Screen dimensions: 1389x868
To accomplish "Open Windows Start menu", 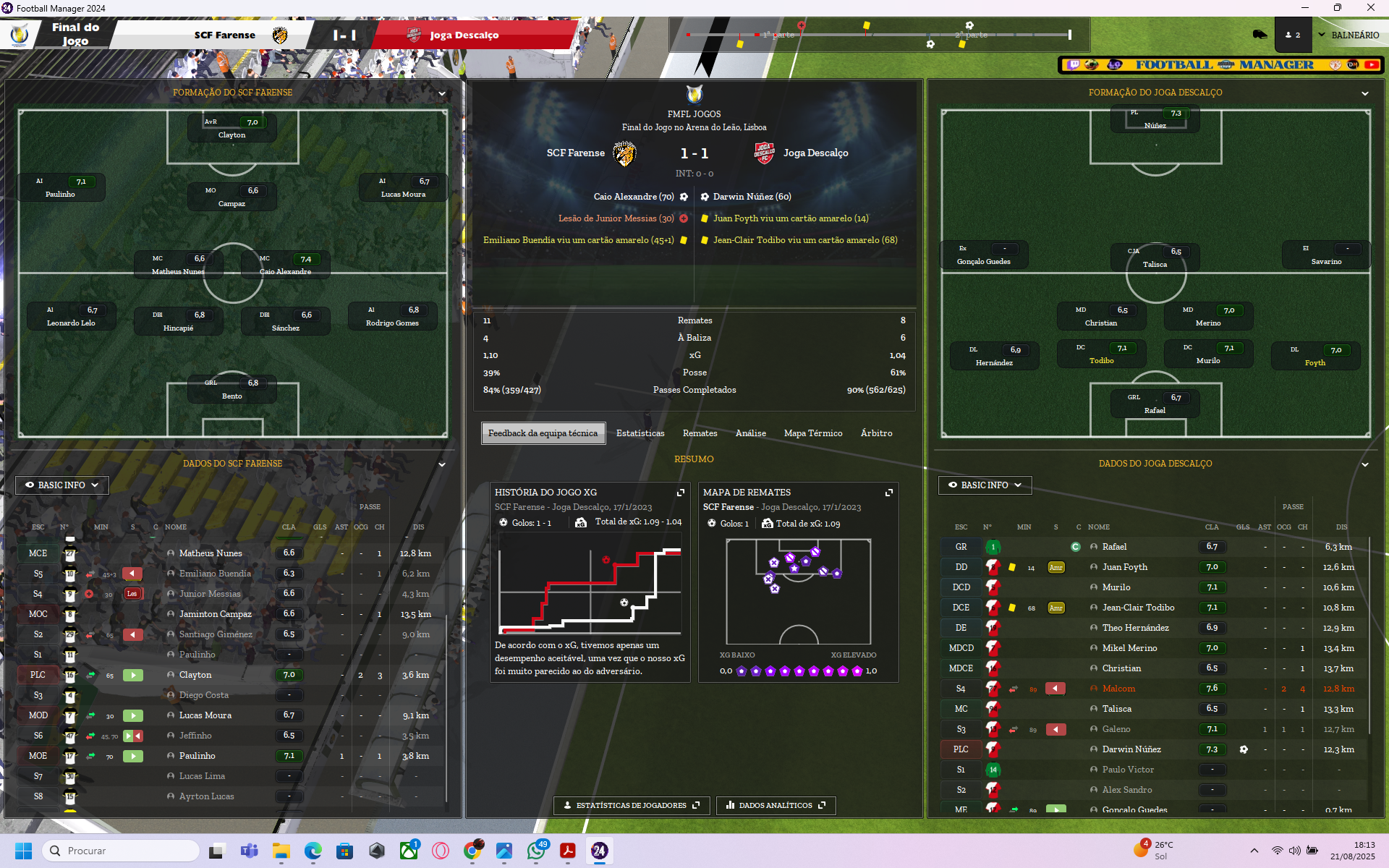I will coord(23,851).
